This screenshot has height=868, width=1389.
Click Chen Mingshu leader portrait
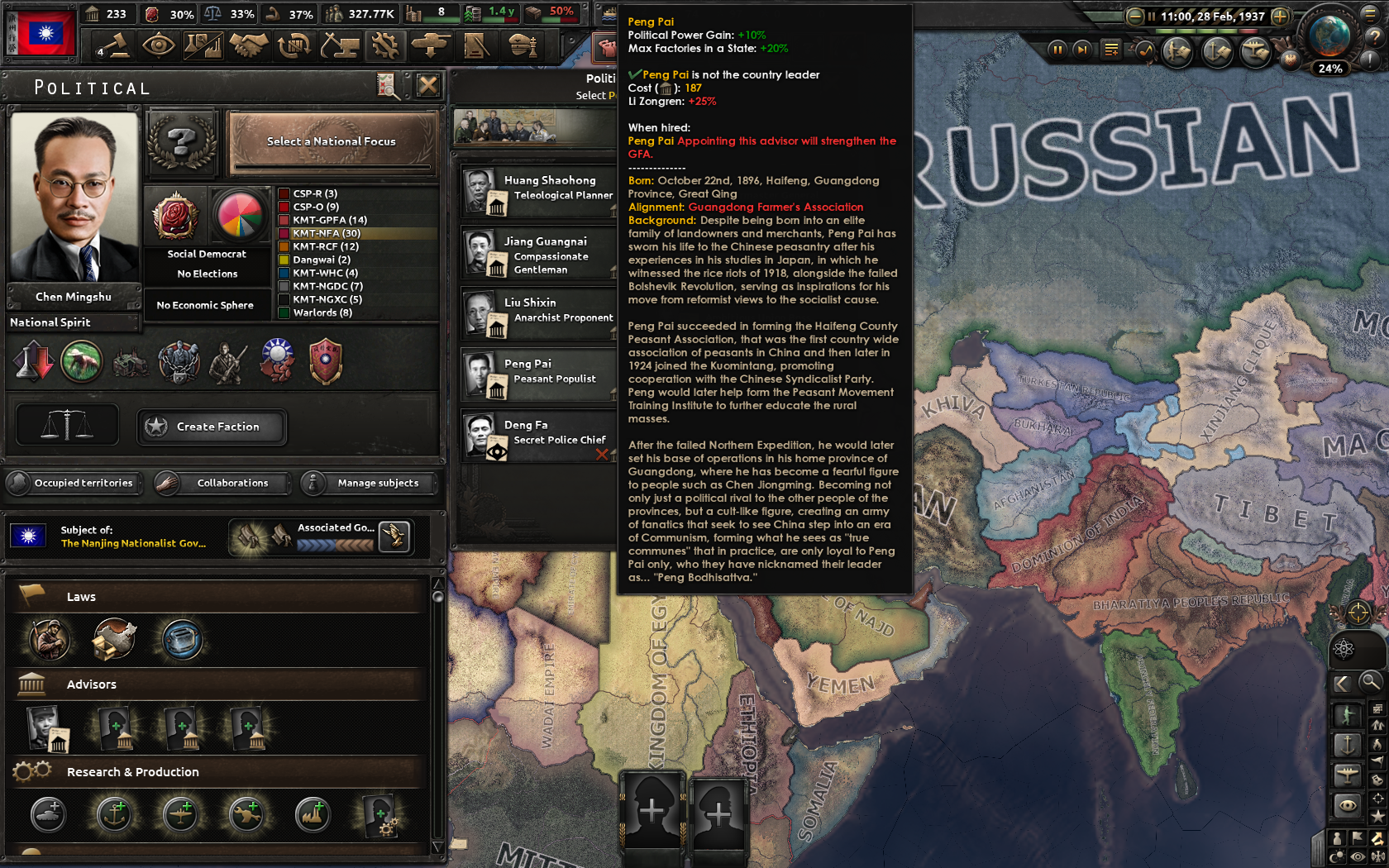tap(74, 197)
